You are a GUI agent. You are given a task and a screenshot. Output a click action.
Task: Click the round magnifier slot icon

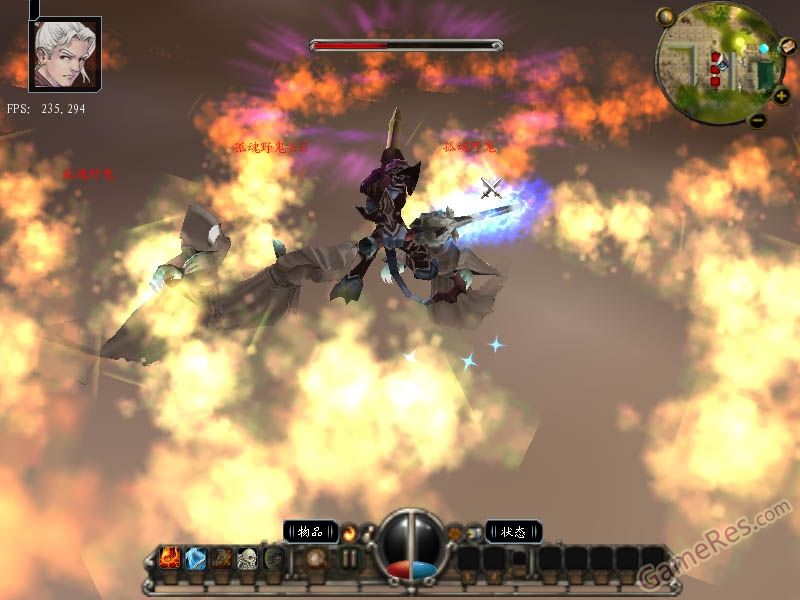316,558
